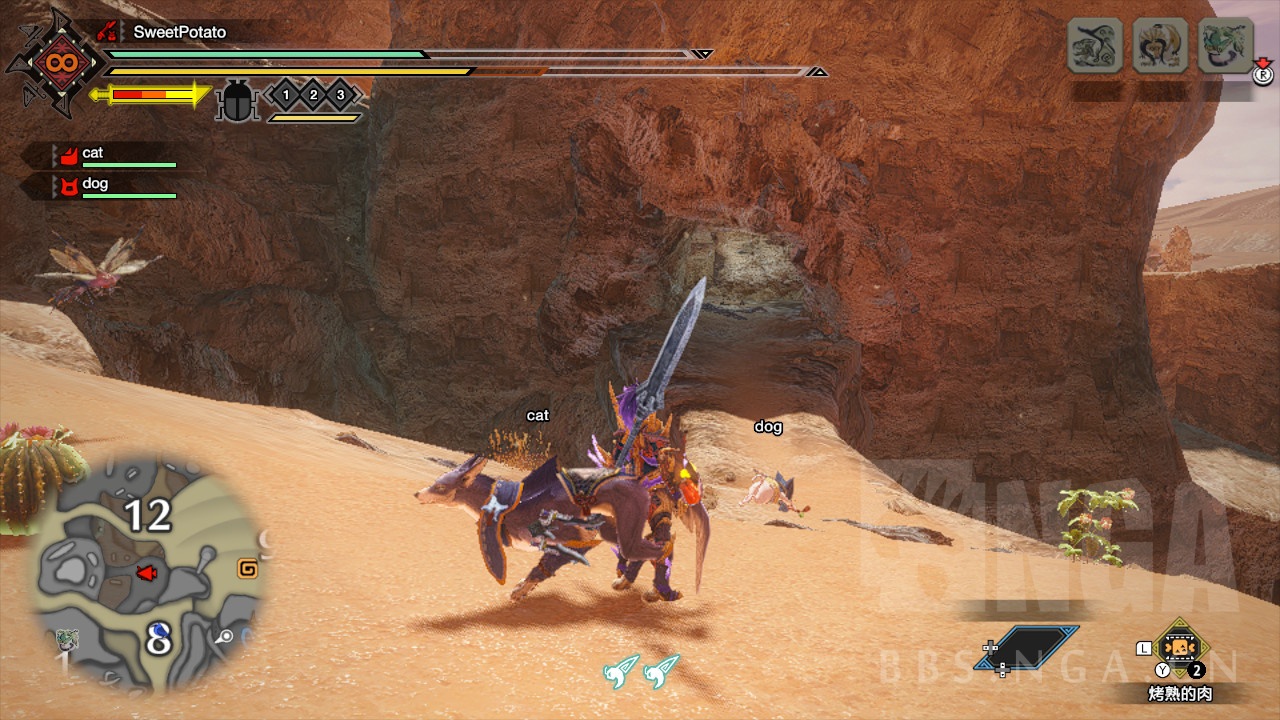Click the orange spiral marker on minimap
The width and height of the screenshot is (1280, 720).
[246, 569]
